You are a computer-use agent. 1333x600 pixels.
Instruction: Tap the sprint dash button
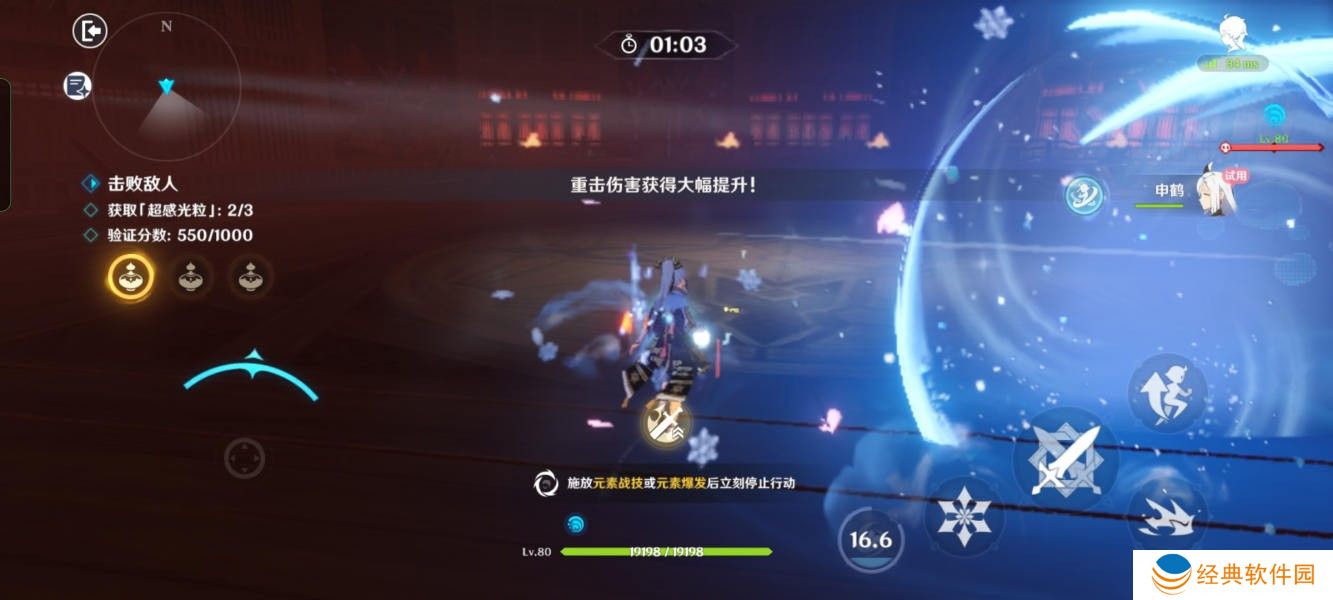(x=1168, y=516)
